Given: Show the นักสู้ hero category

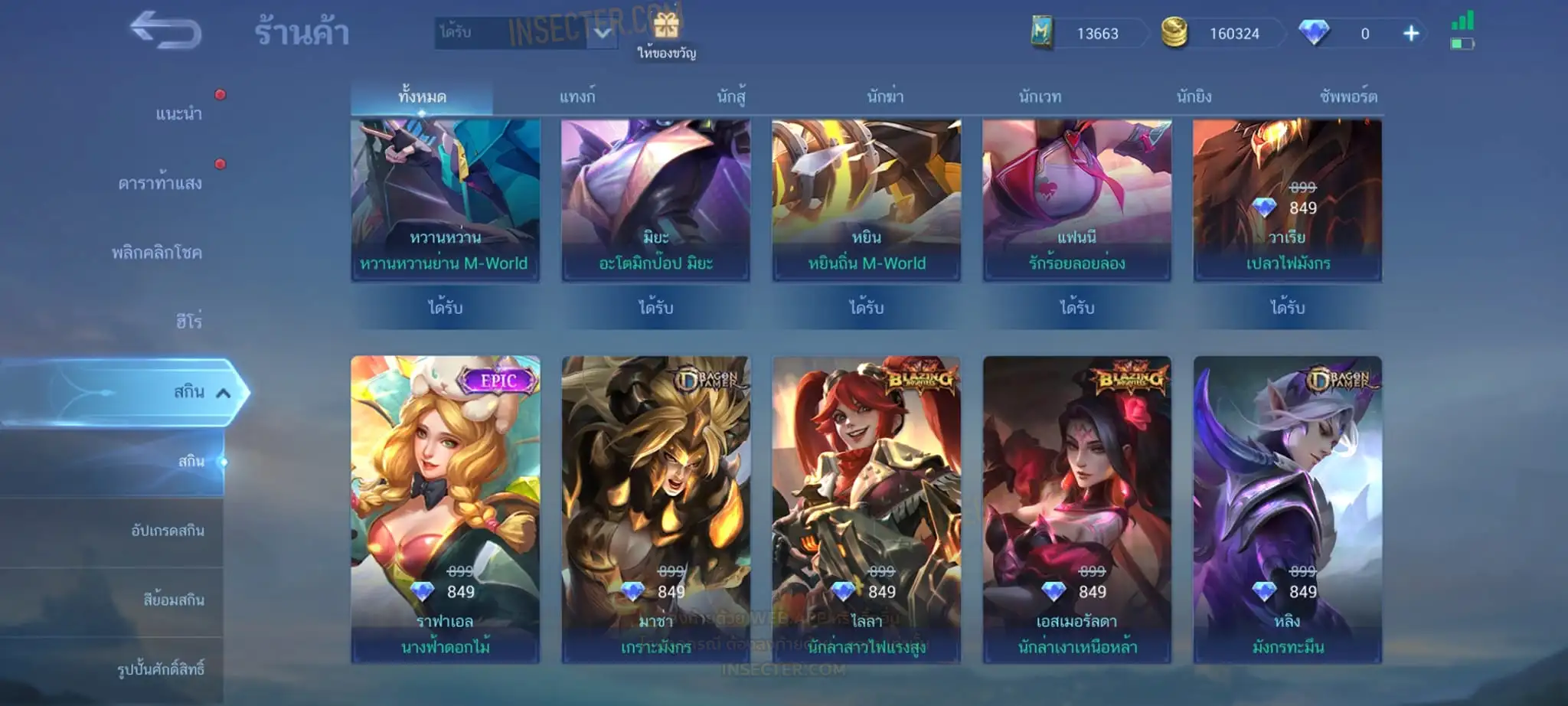Looking at the screenshot, I should pyautogui.click(x=731, y=97).
